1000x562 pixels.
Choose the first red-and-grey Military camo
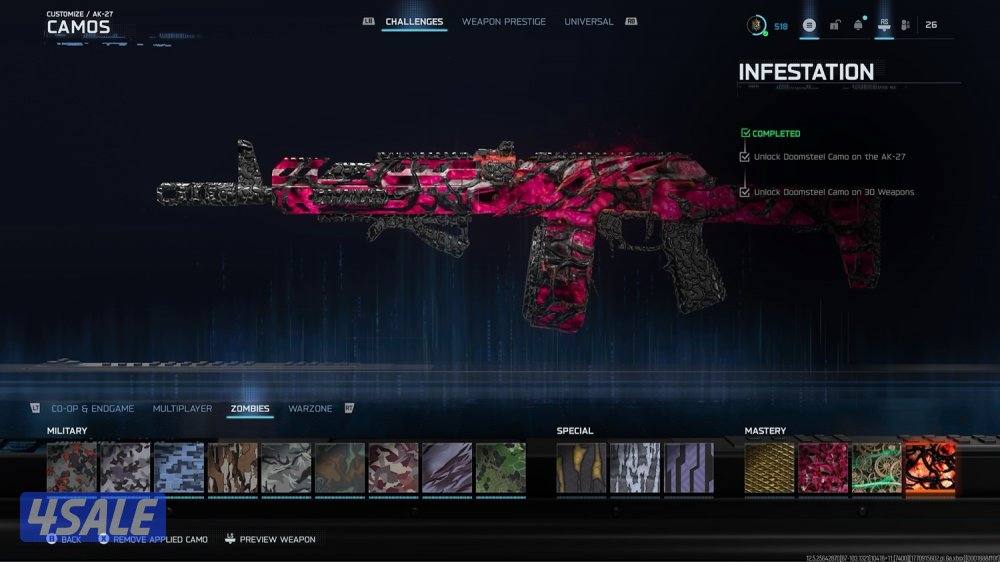(x=72, y=468)
